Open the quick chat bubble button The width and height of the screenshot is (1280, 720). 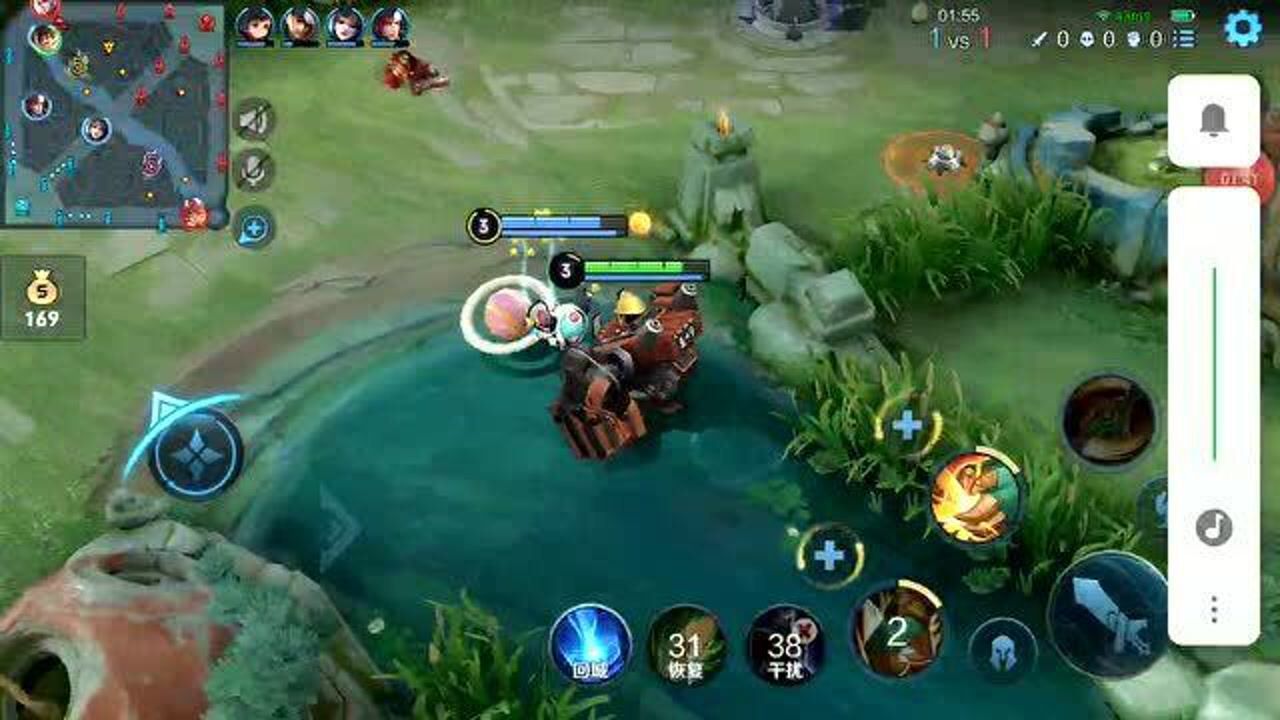(254, 228)
